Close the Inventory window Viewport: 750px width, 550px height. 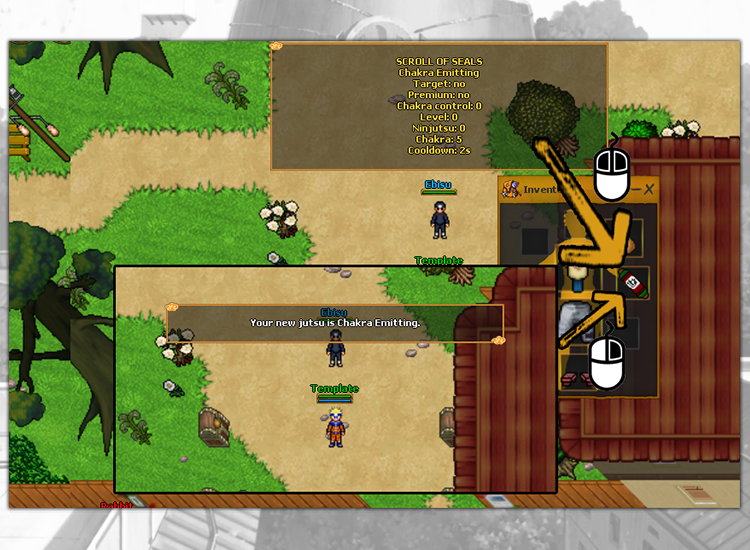648,189
